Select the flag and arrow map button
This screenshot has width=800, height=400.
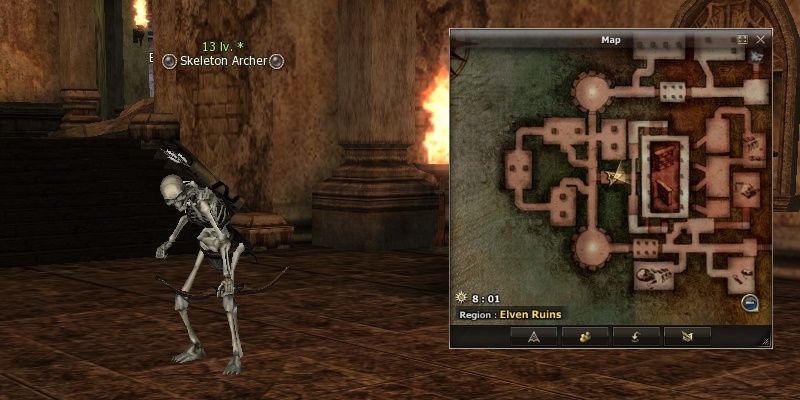pos(687,335)
